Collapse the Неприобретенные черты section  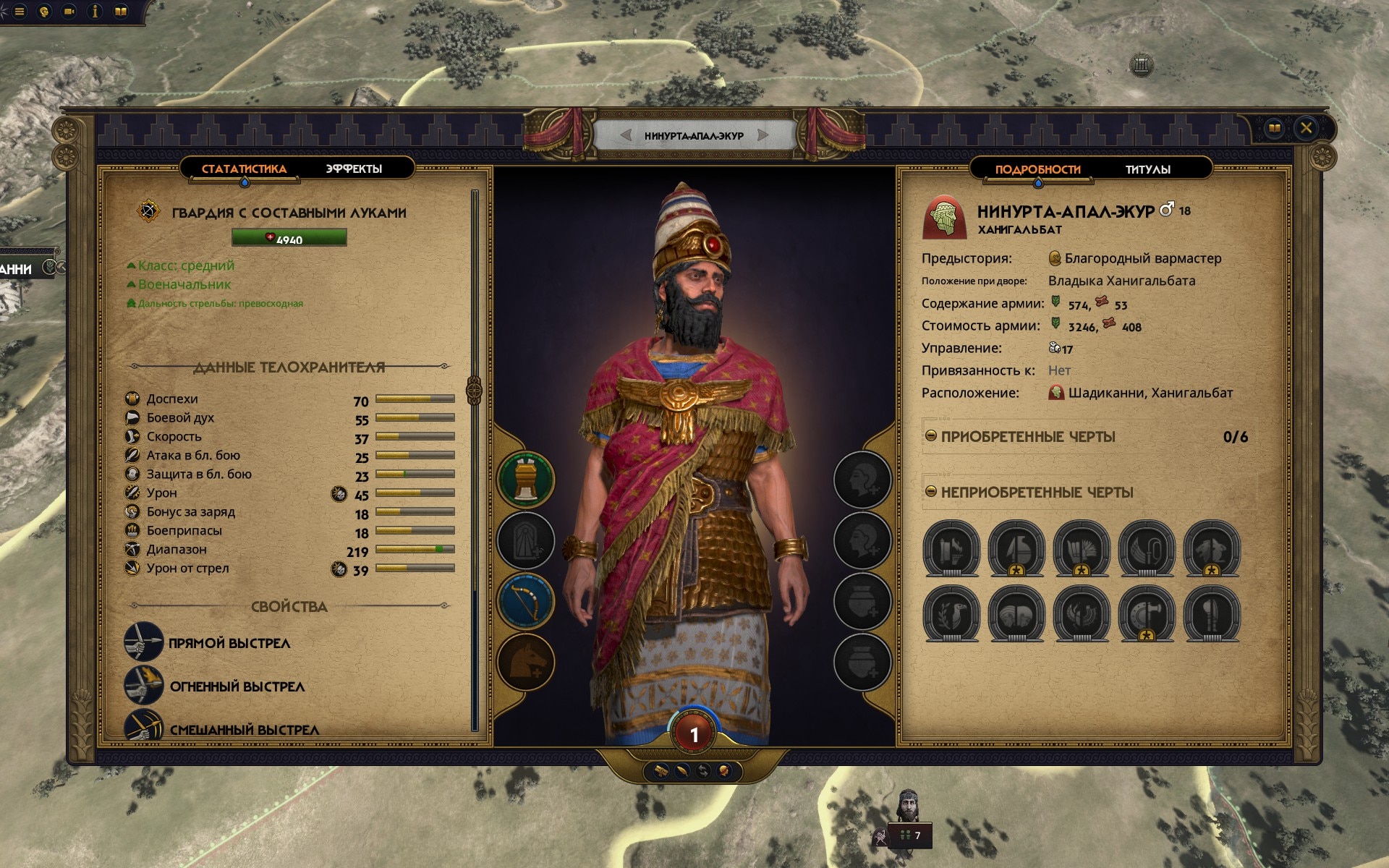tap(931, 492)
